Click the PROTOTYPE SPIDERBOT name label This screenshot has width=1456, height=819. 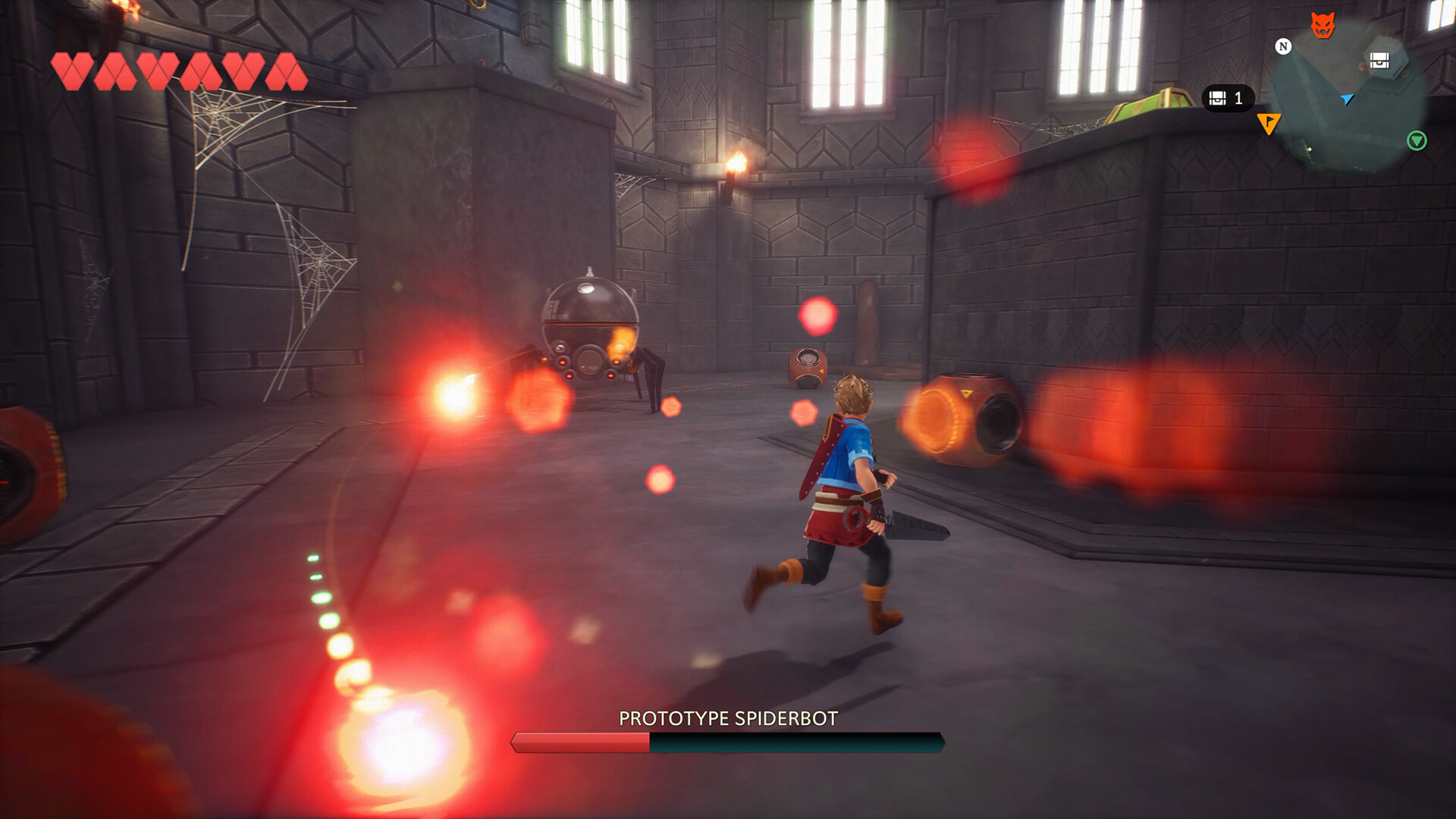tap(728, 718)
